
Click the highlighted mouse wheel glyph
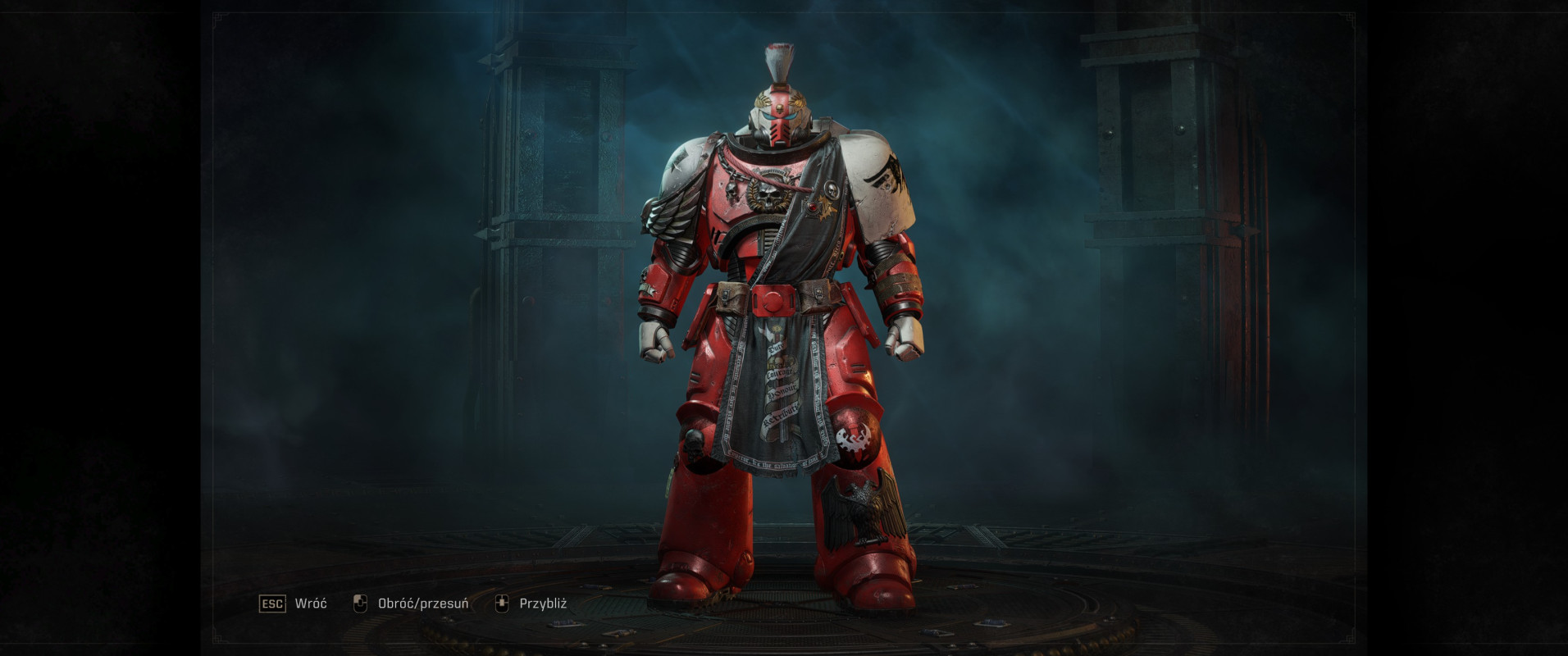[502, 602]
